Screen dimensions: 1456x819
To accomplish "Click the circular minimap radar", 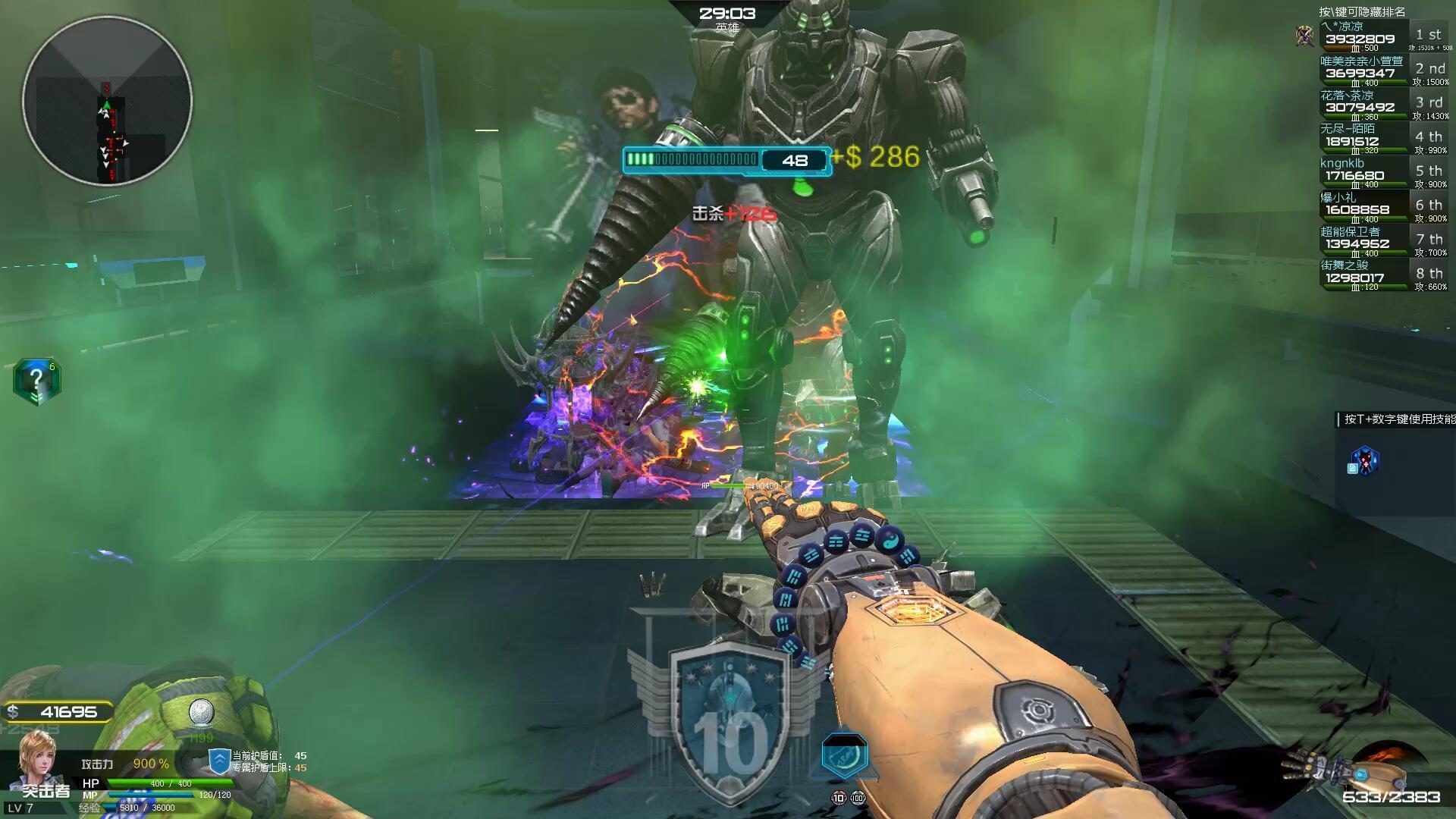I will point(107,101).
